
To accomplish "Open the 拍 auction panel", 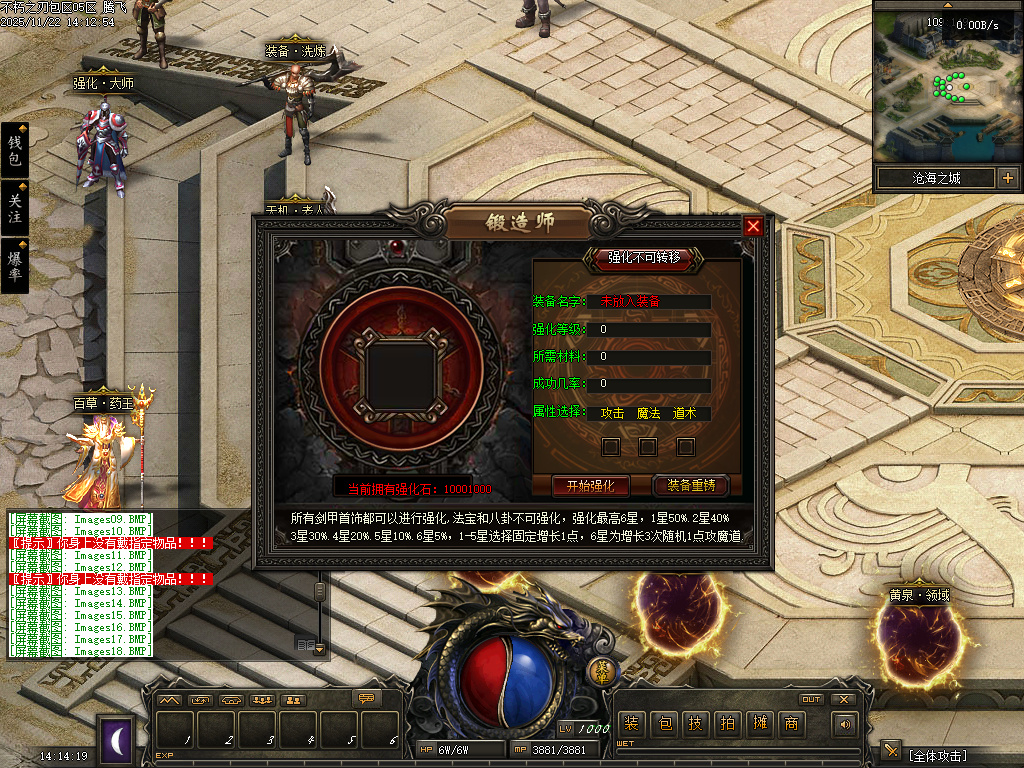I will (727, 724).
